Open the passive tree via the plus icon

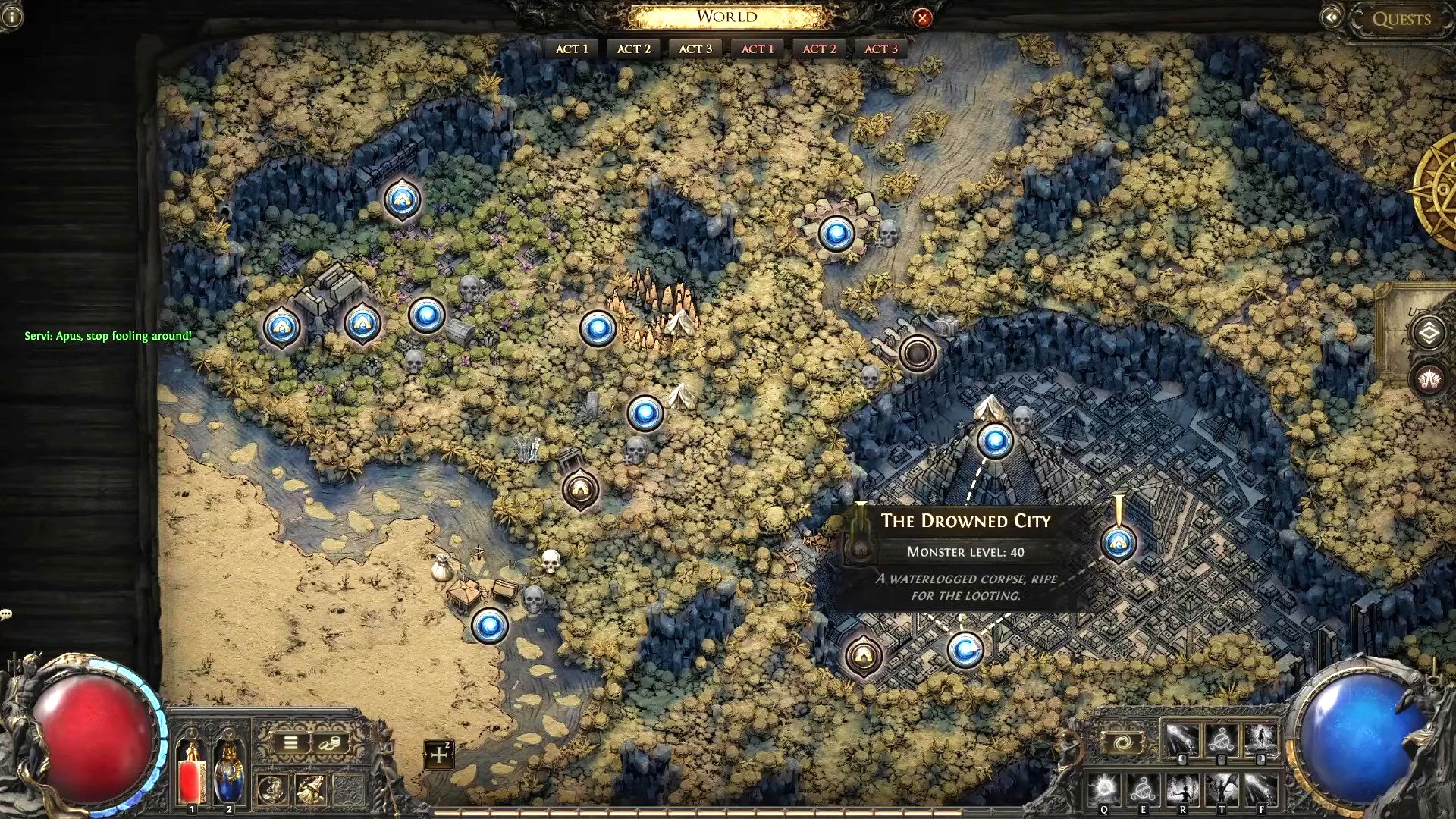tap(440, 754)
